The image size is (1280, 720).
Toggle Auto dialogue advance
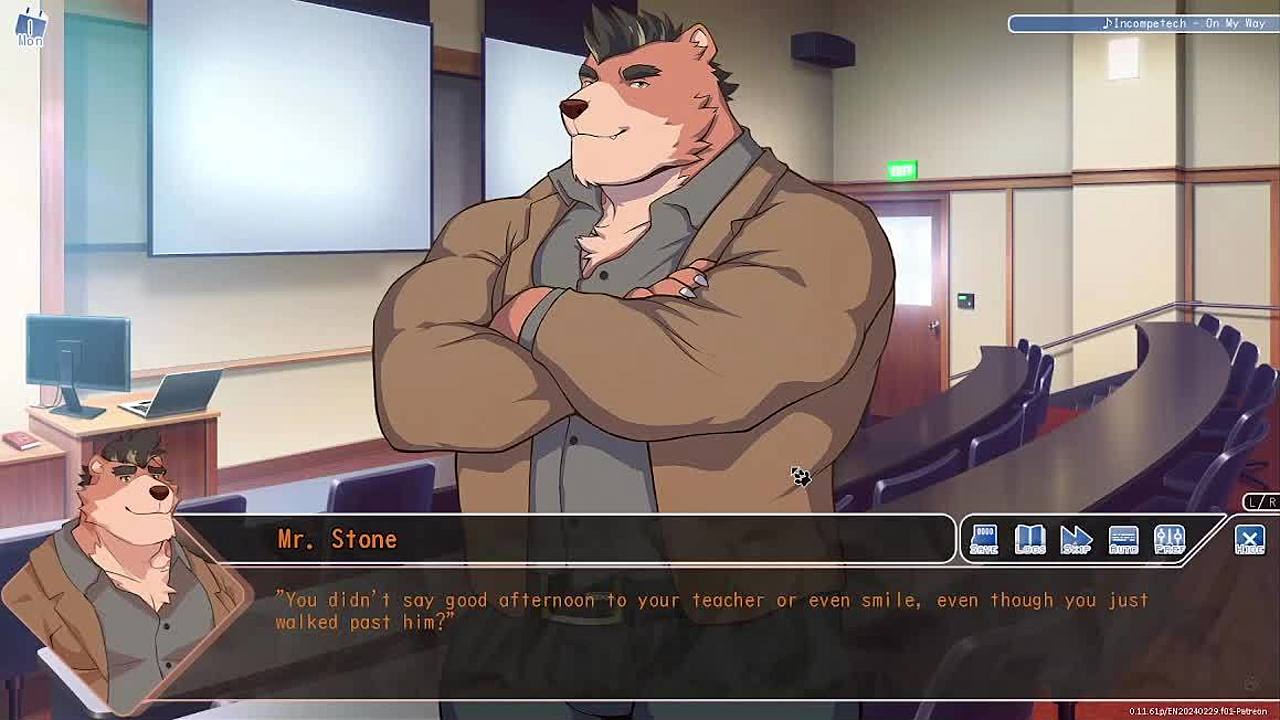tap(1123, 539)
